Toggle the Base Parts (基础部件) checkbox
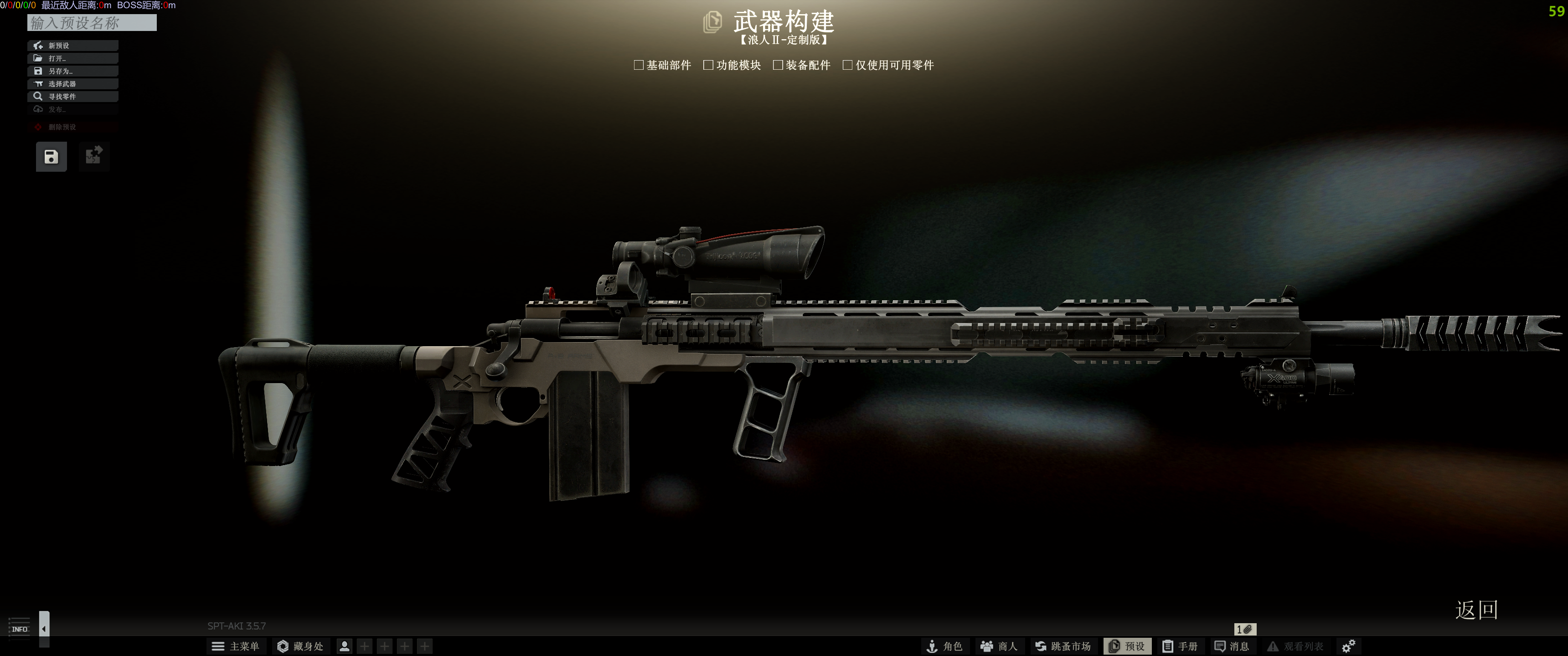The width and height of the screenshot is (1568, 656). pos(639,65)
